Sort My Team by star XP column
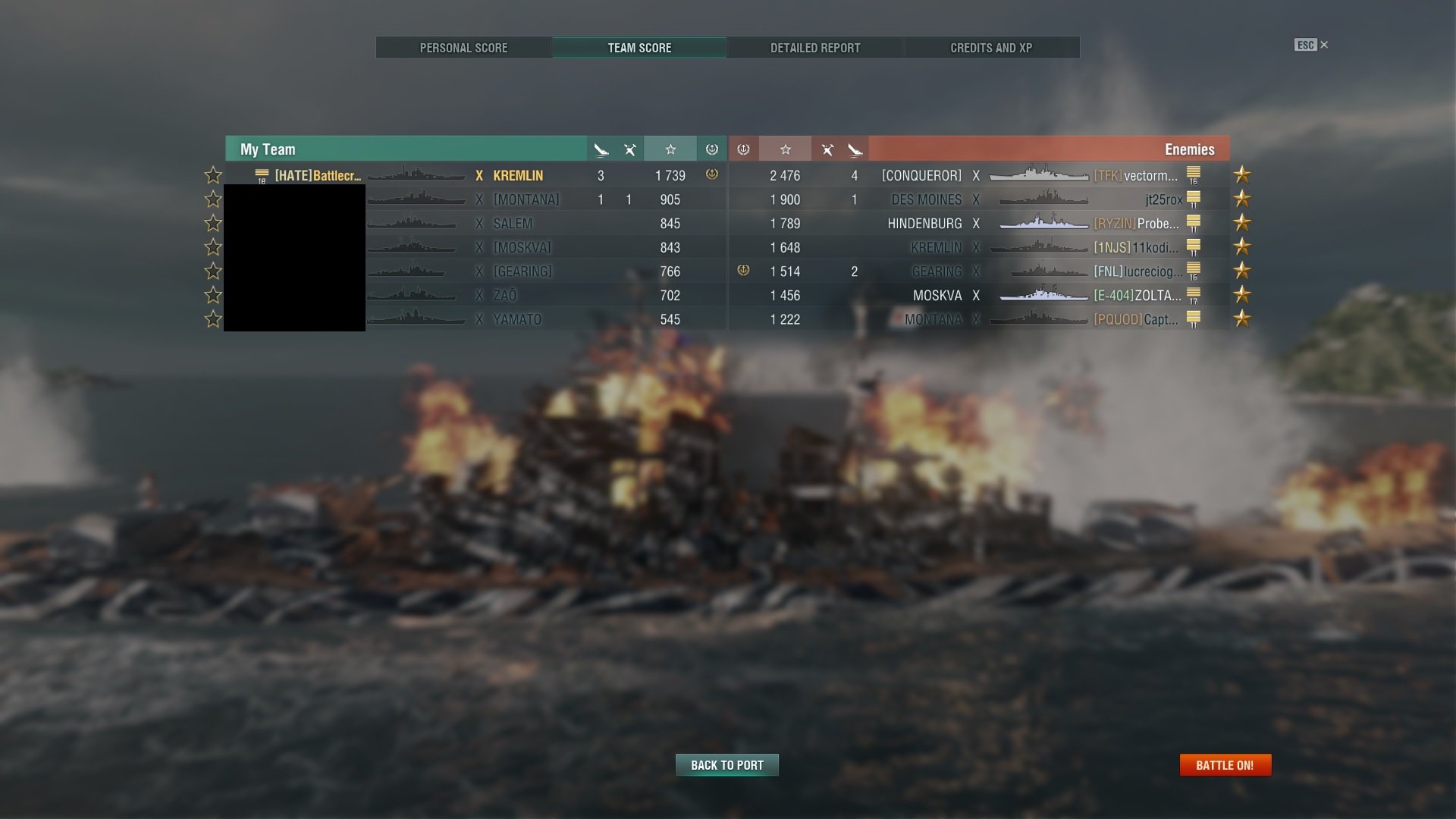 670,149
